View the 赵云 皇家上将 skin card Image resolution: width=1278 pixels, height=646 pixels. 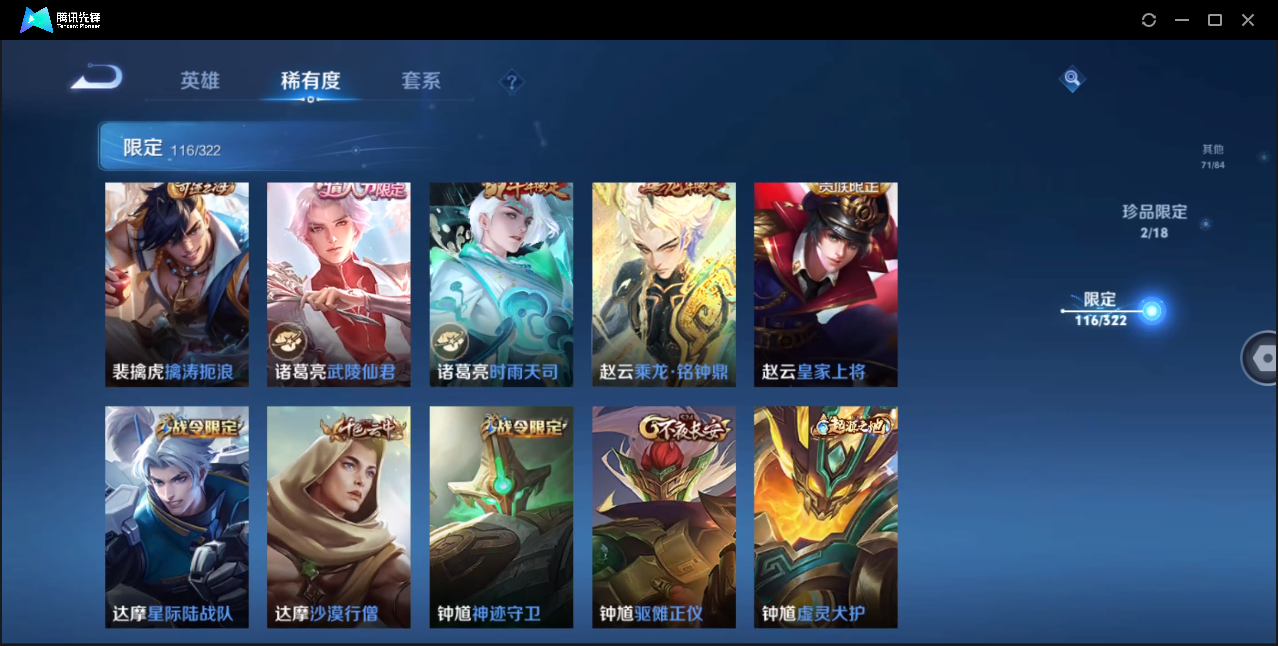coord(825,284)
